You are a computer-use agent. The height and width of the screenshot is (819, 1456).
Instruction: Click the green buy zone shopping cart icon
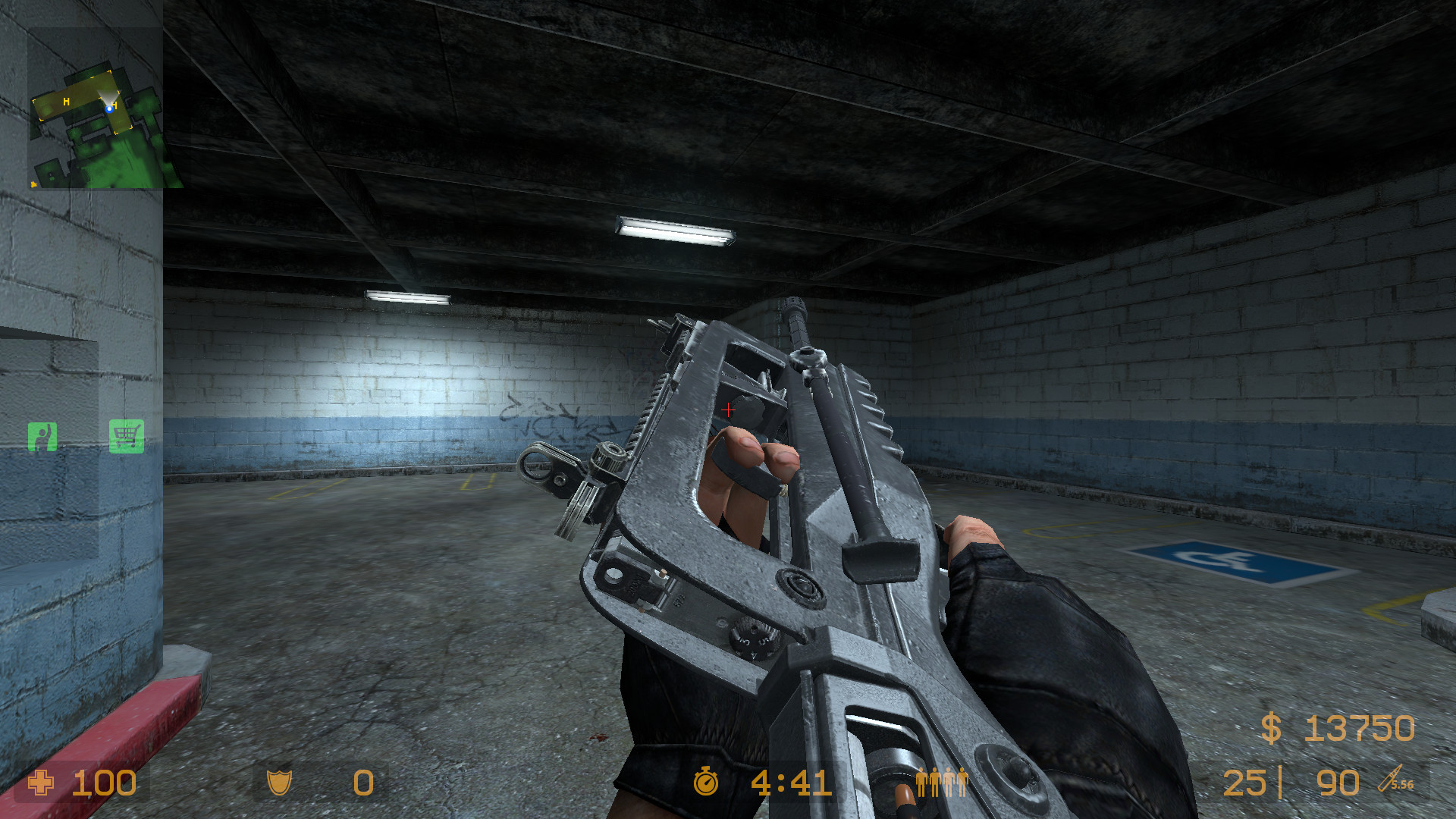click(x=126, y=434)
